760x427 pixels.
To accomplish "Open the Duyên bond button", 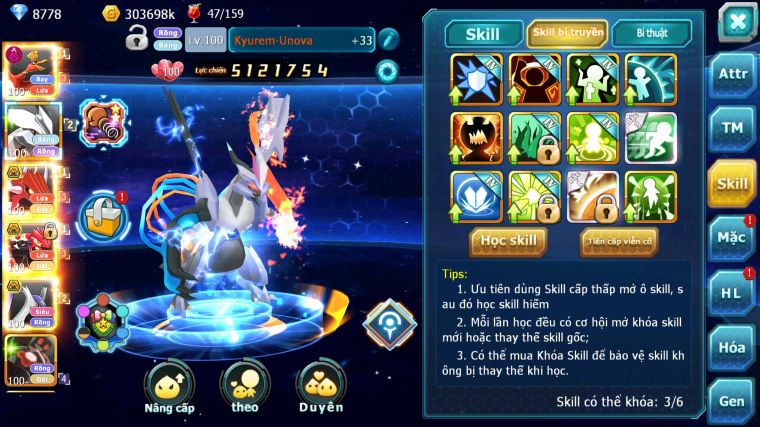I will pyautogui.click(x=320, y=388).
